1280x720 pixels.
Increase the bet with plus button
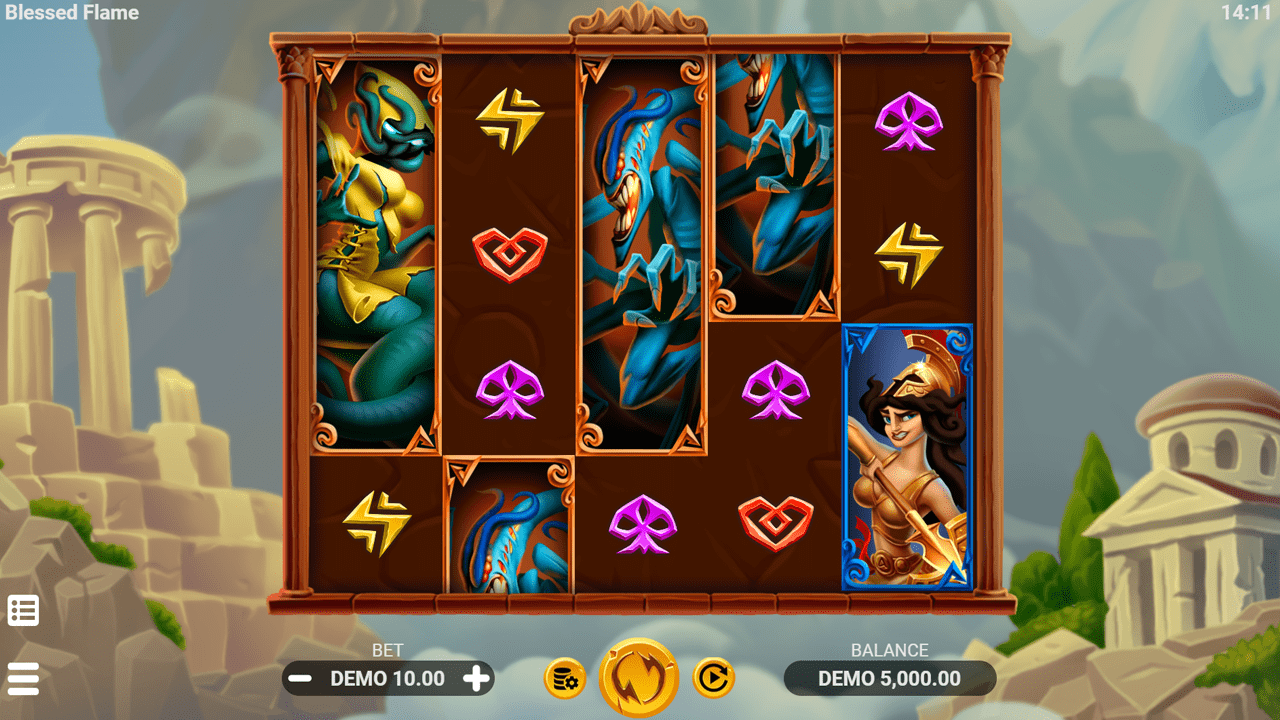tap(478, 678)
